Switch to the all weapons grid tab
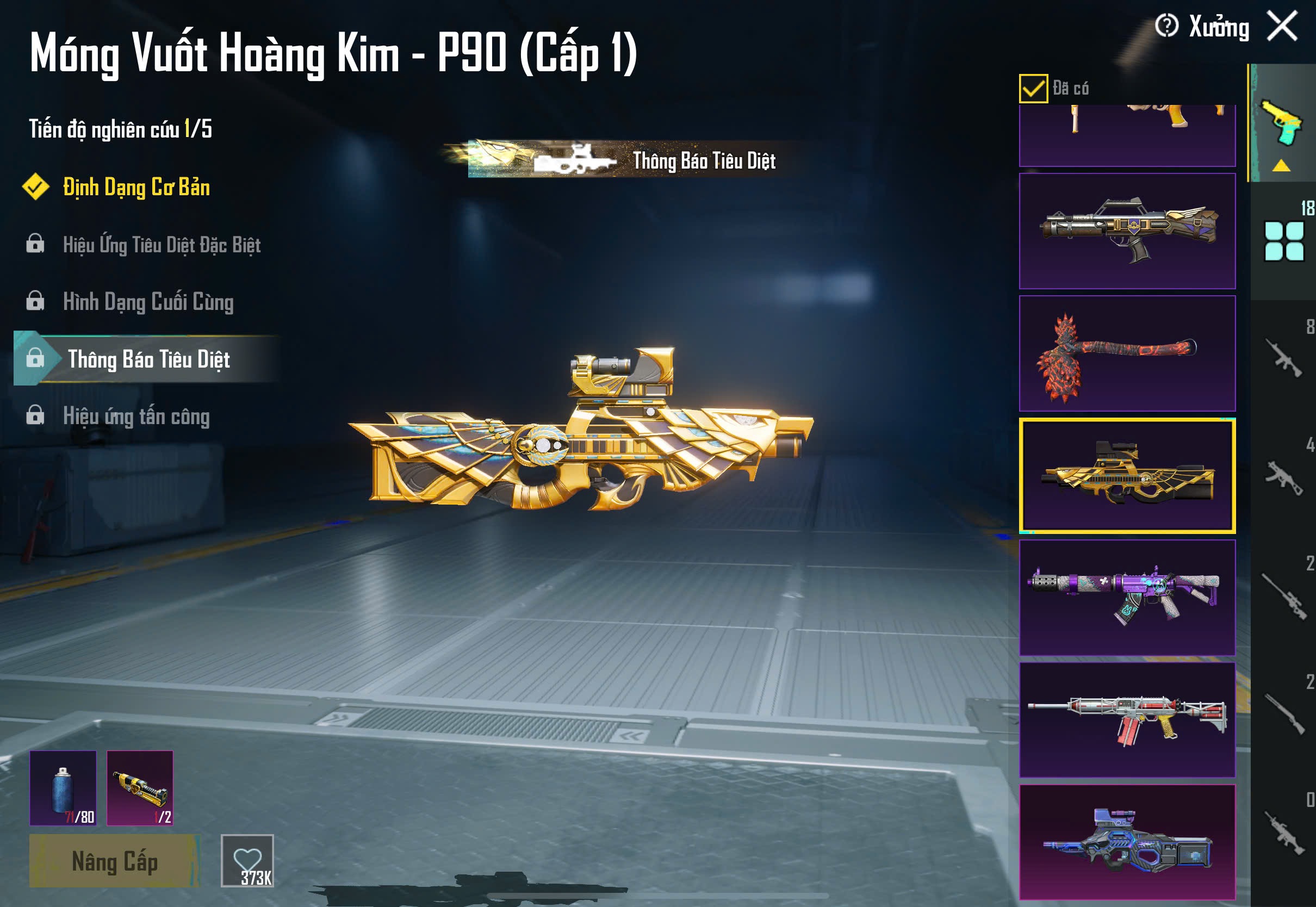Image resolution: width=1316 pixels, height=907 pixels. point(1283,241)
